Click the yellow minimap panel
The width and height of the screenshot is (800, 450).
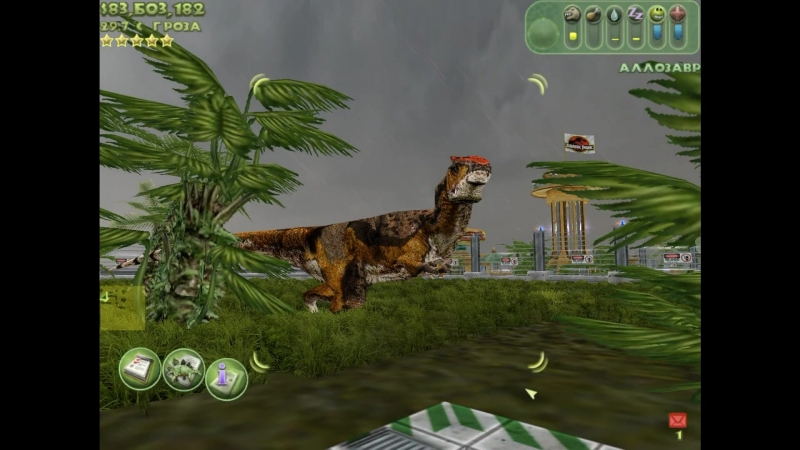(122, 305)
